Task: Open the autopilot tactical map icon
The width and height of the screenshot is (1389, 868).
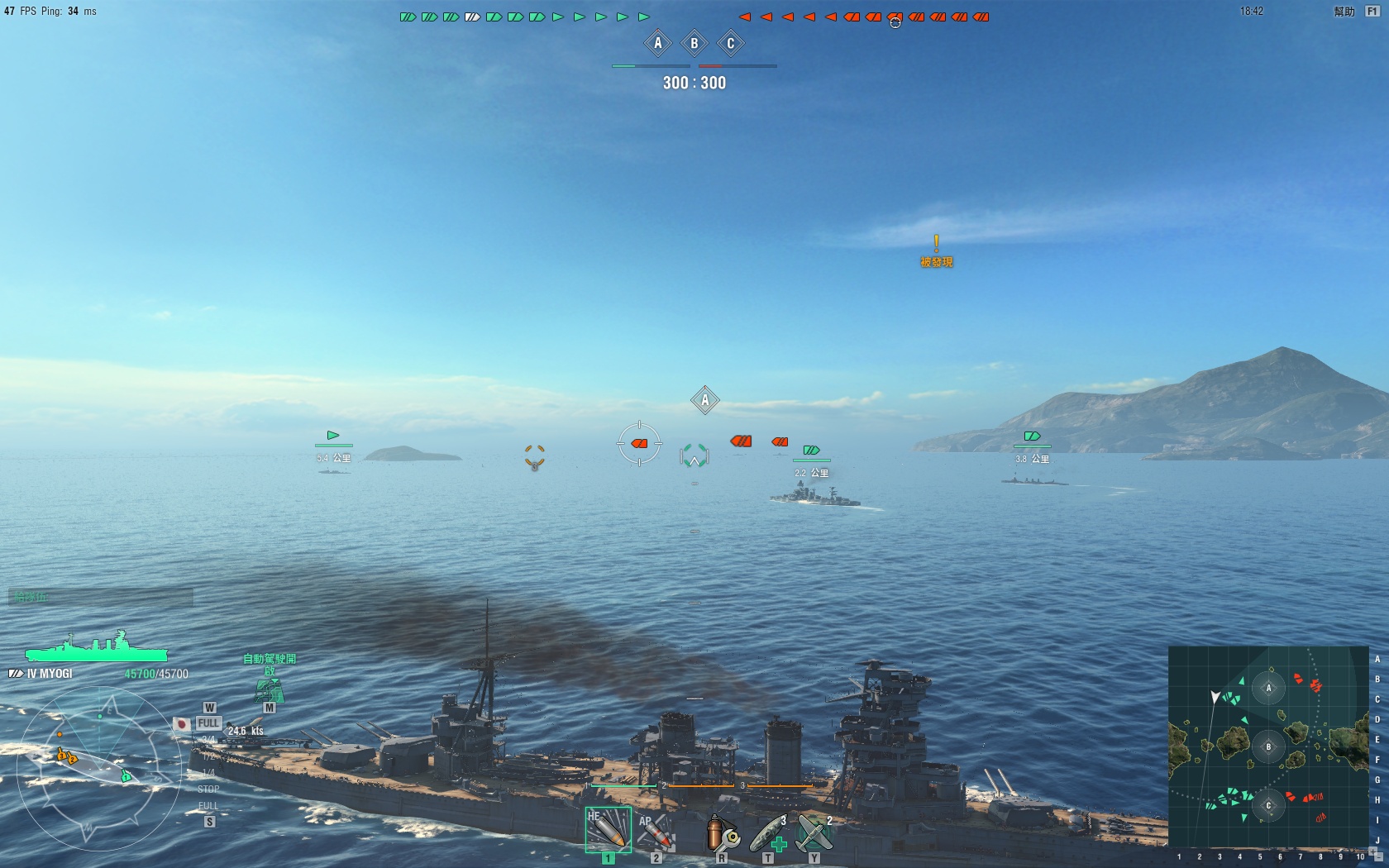Action: (x=269, y=690)
